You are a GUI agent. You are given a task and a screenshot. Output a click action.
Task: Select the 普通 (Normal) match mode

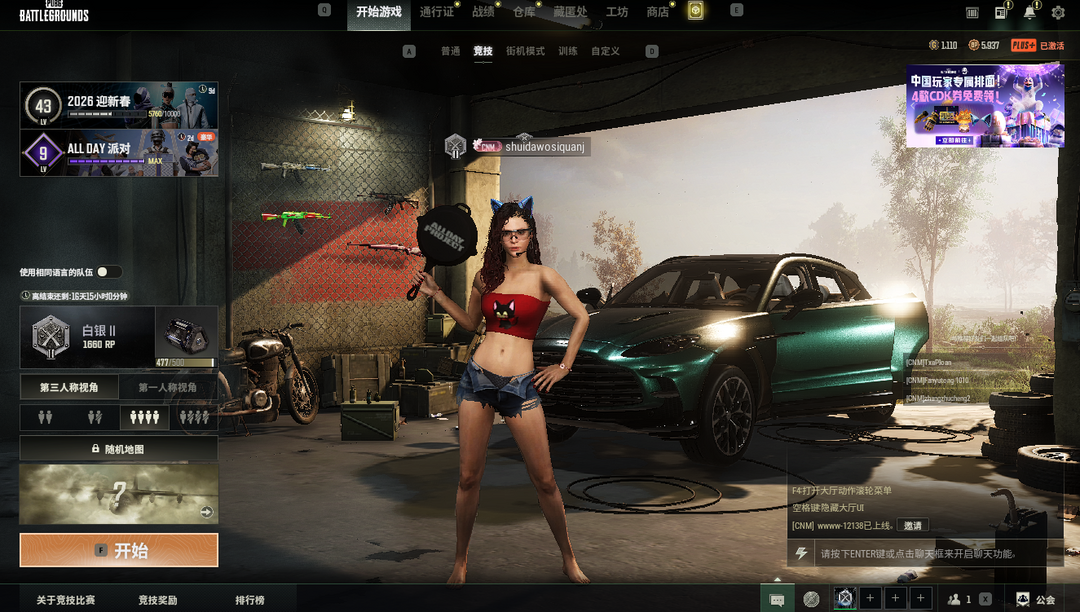click(x=450, y=51)
